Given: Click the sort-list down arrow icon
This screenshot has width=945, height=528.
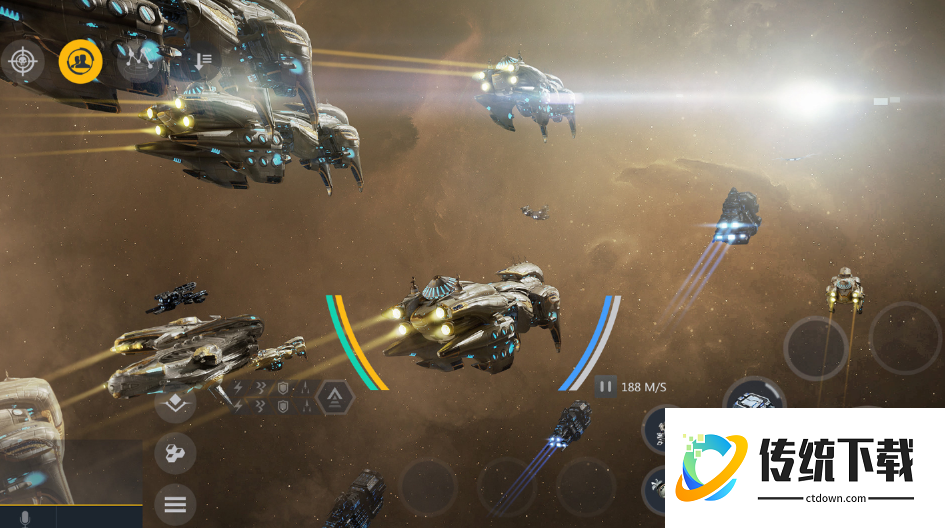Looking at the screenshot, I should pos(203,61).
